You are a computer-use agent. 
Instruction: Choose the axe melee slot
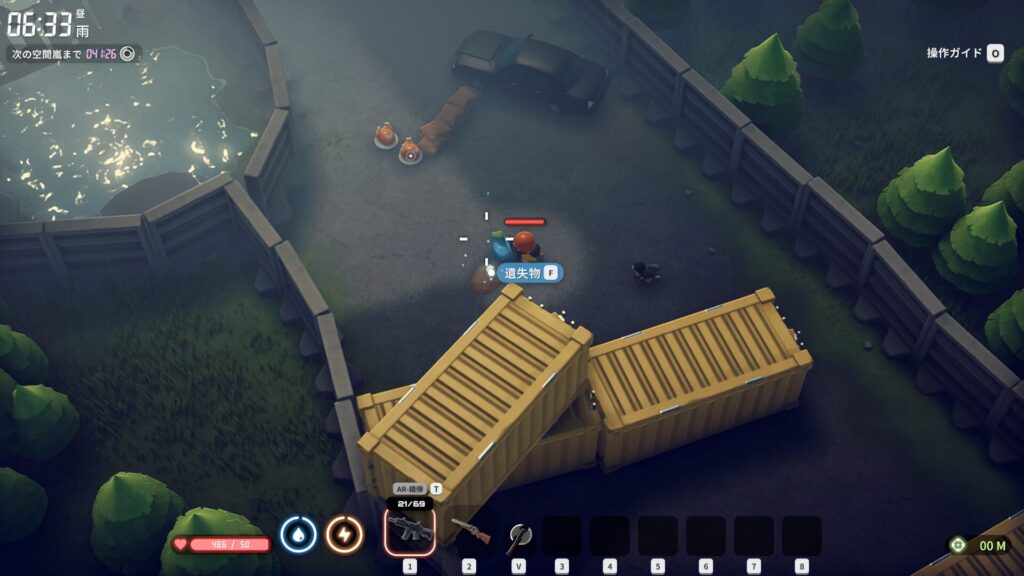tap(517, 534)
